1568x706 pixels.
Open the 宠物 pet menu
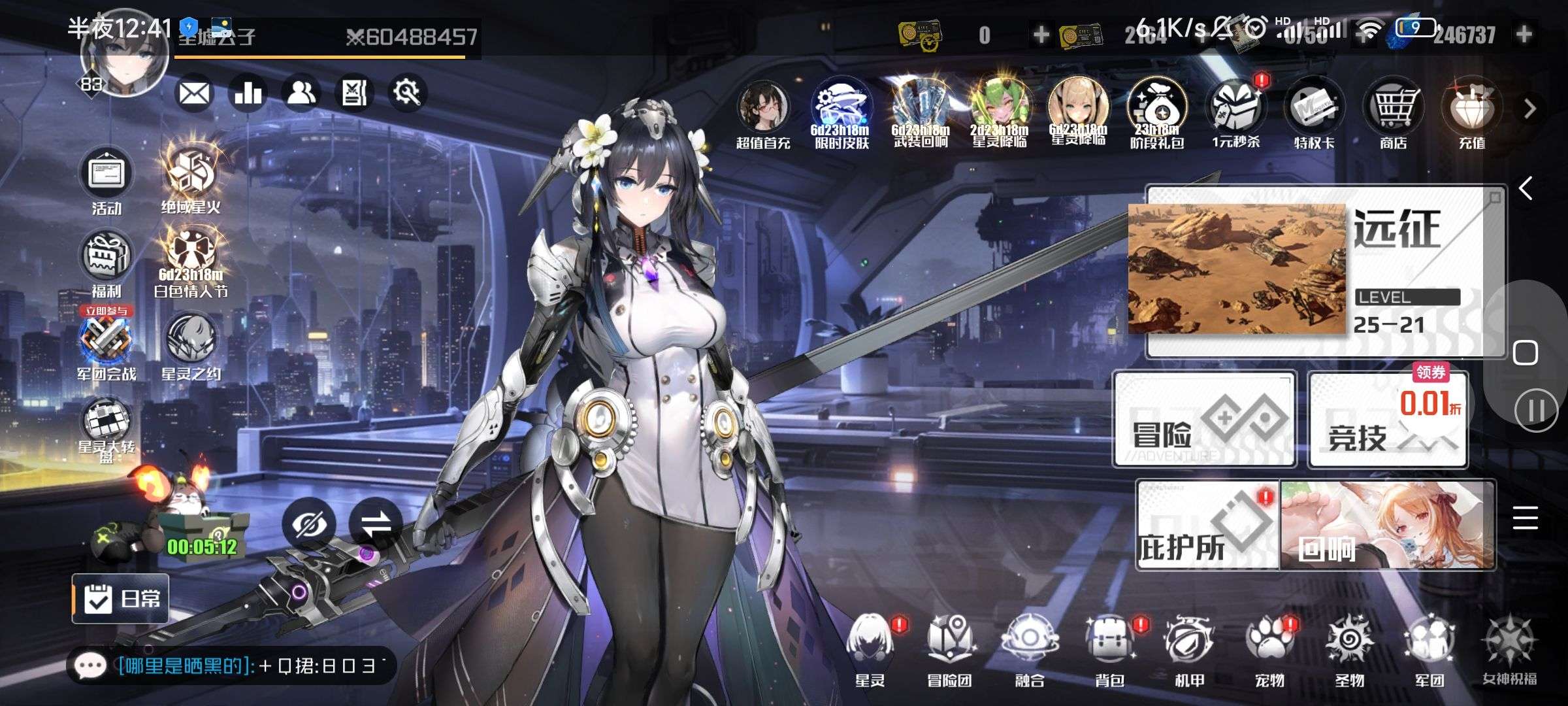(x=1269, y=647)
